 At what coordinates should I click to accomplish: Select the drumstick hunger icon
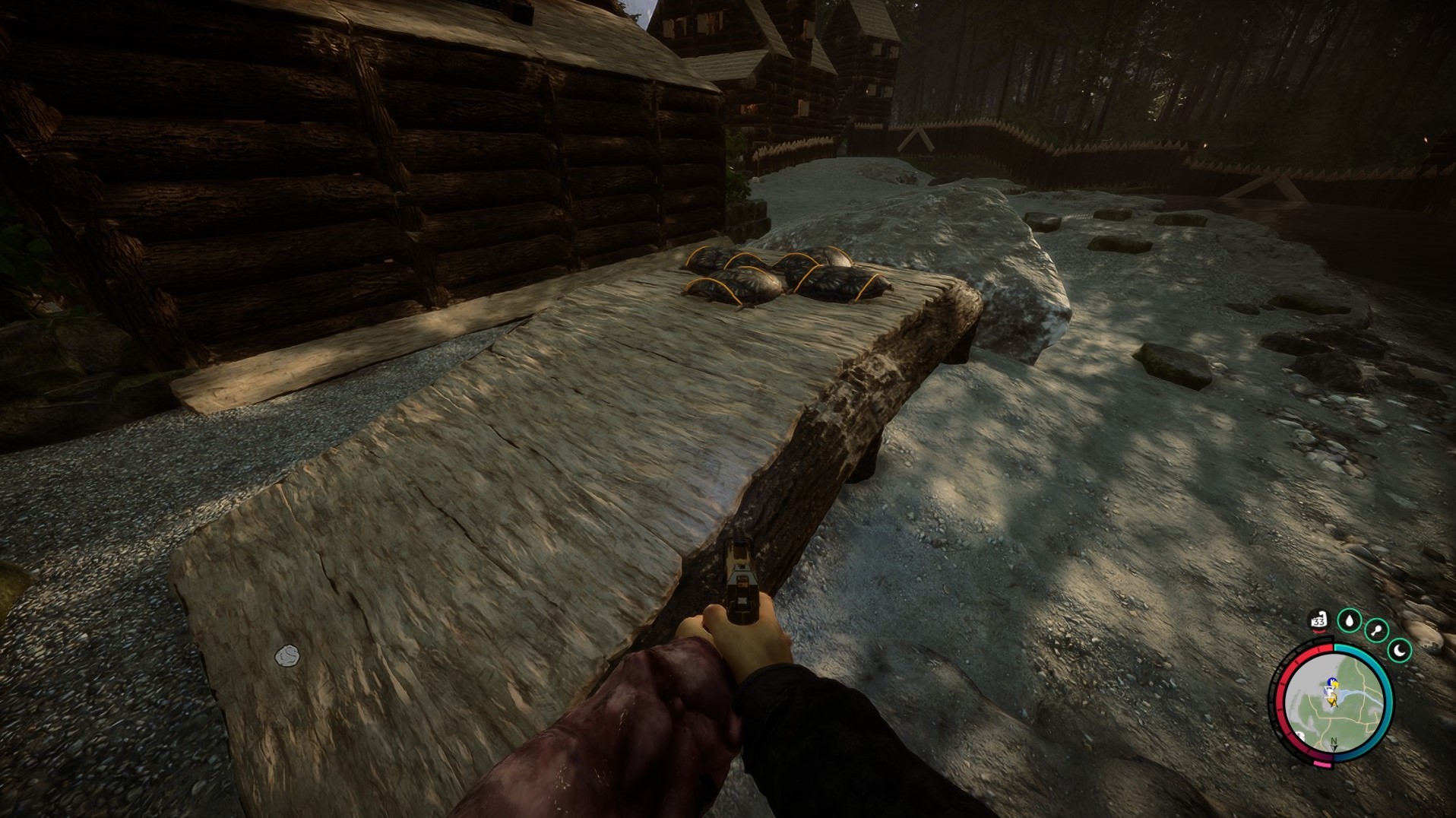pos(1375,630)
